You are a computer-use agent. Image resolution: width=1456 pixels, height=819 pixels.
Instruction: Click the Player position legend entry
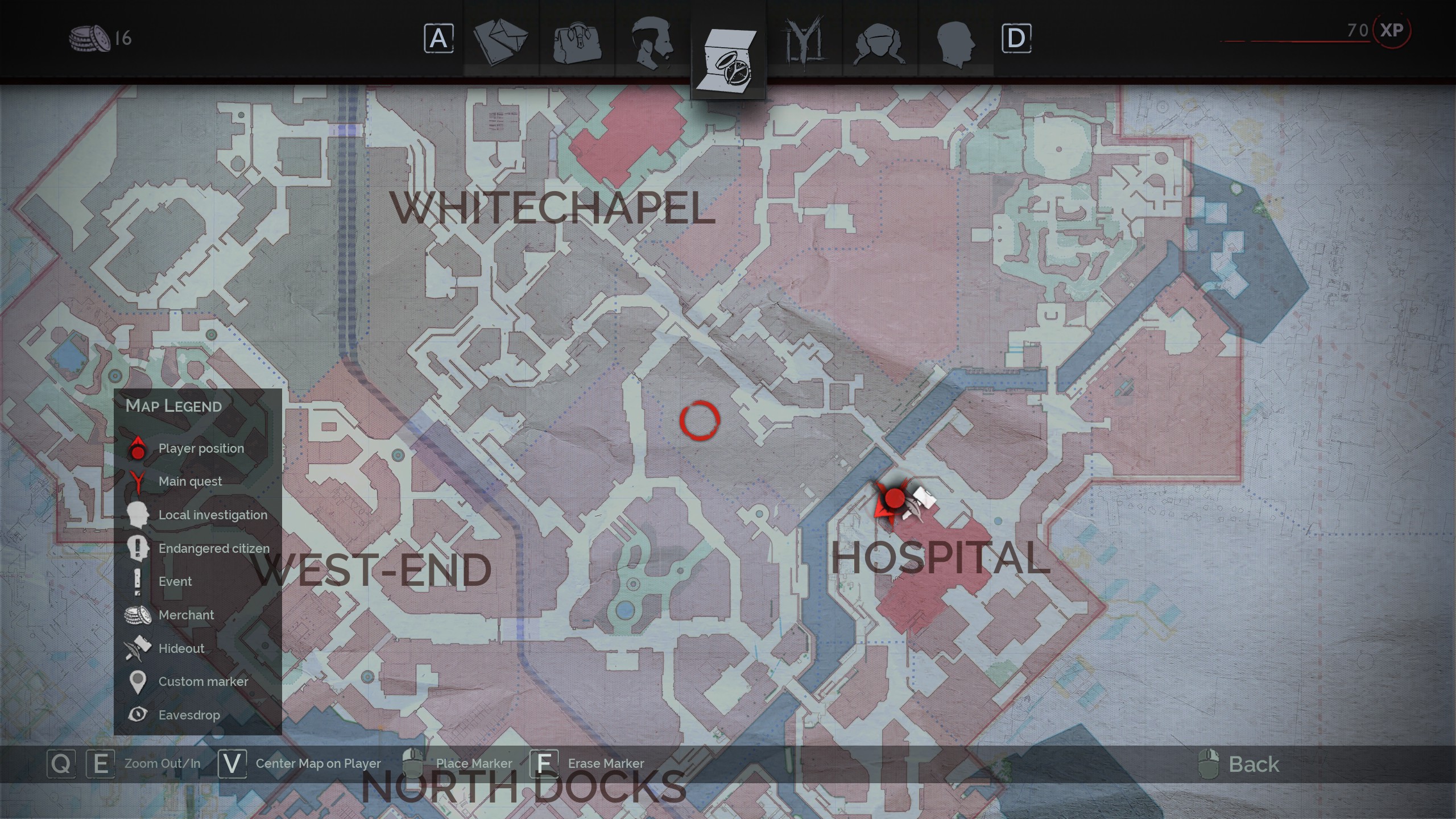[201, 449]
